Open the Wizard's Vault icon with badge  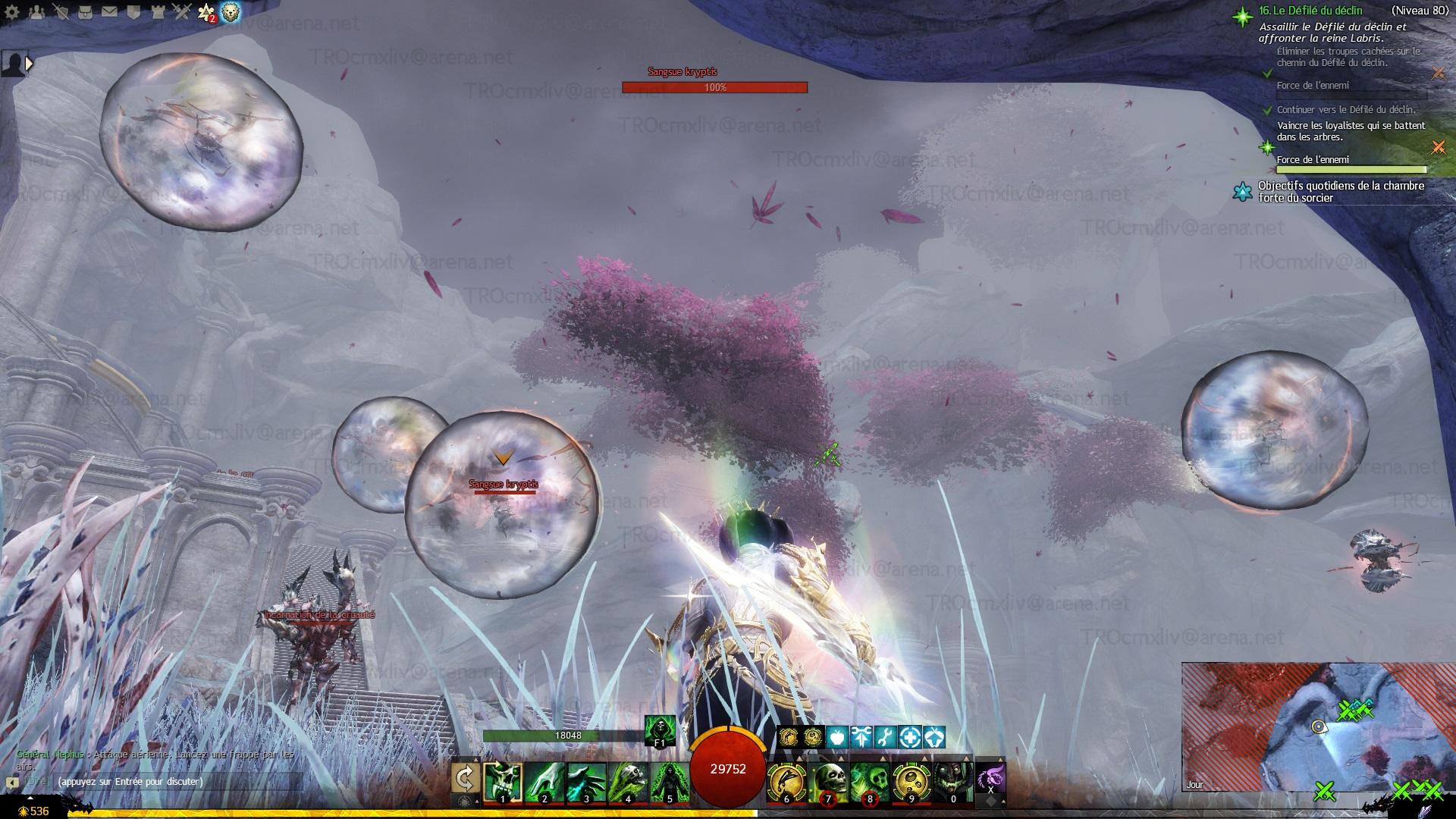click(206, 12)
